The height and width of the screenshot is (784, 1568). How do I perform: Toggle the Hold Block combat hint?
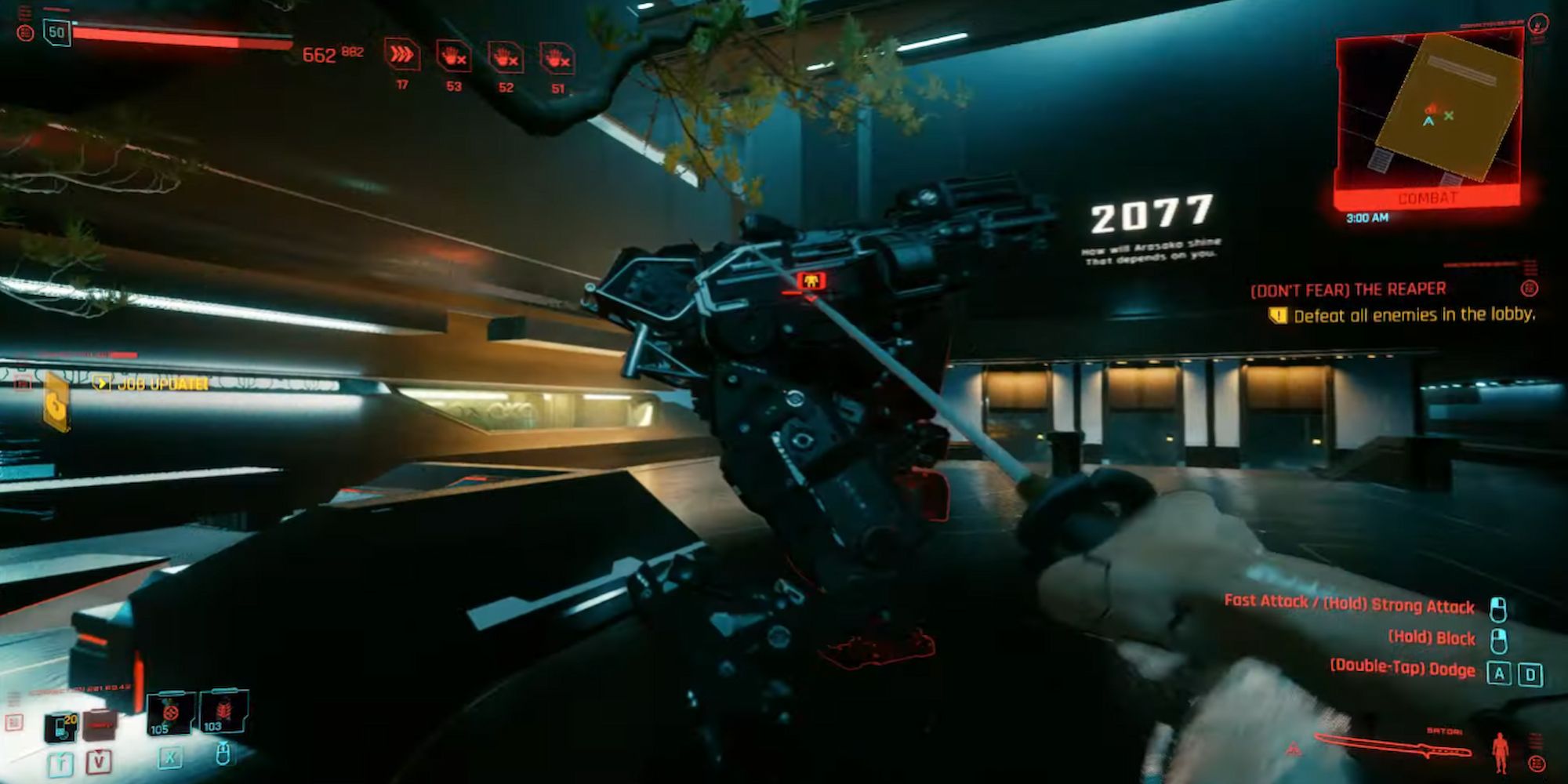pos(1433,638)
